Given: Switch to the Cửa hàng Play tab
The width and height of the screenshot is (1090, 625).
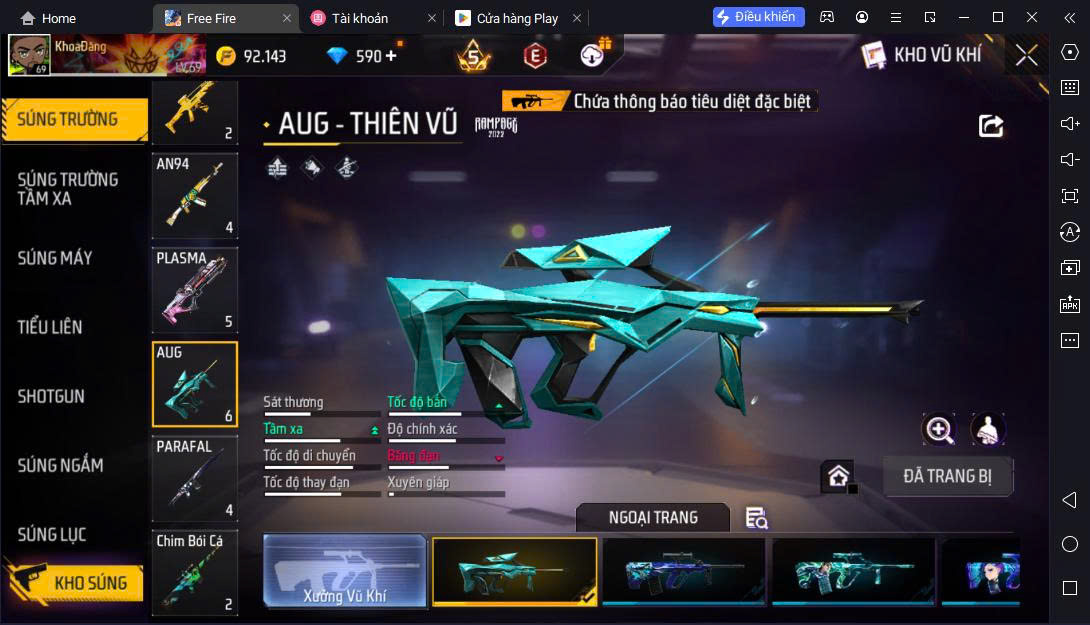Looking at the screenshot, I should click(x=517, y=18).
